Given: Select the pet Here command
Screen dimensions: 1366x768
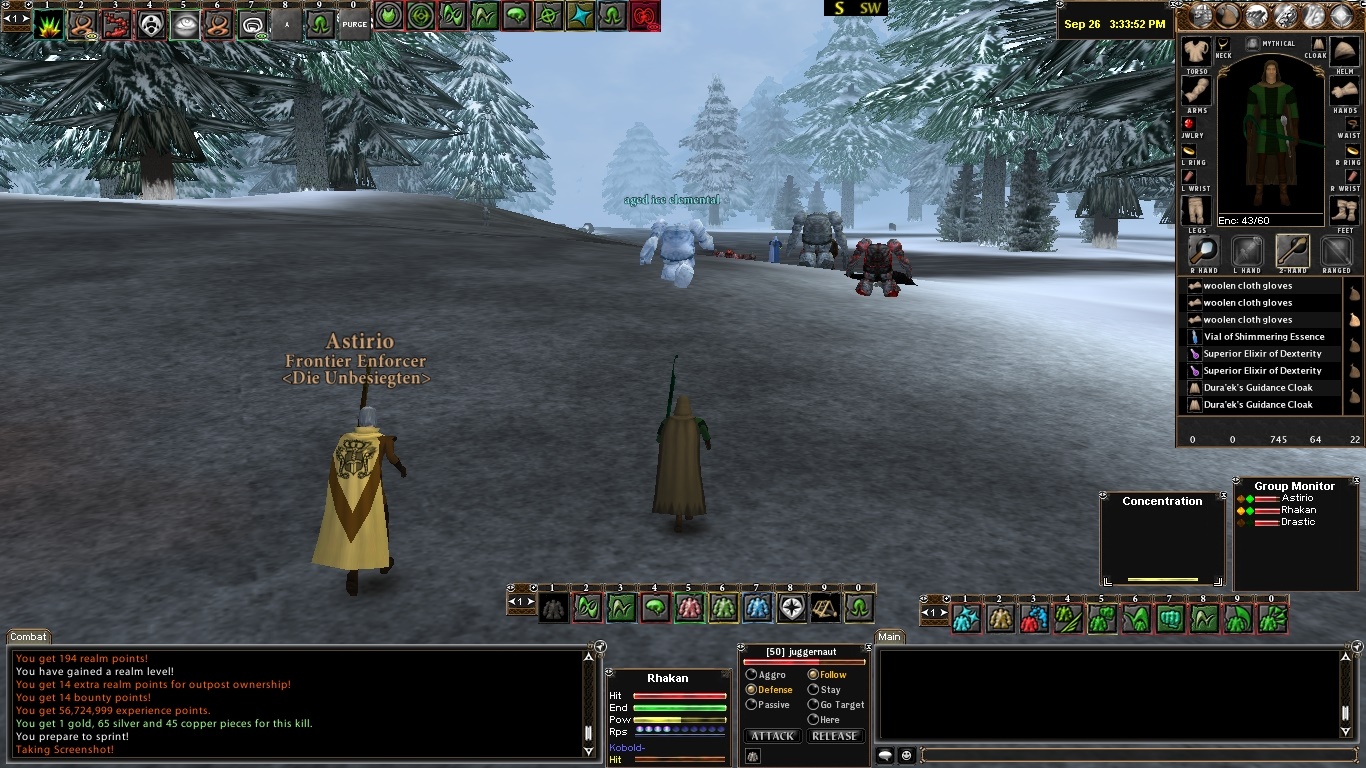Looking at the screenshot, I should [813, 720].
